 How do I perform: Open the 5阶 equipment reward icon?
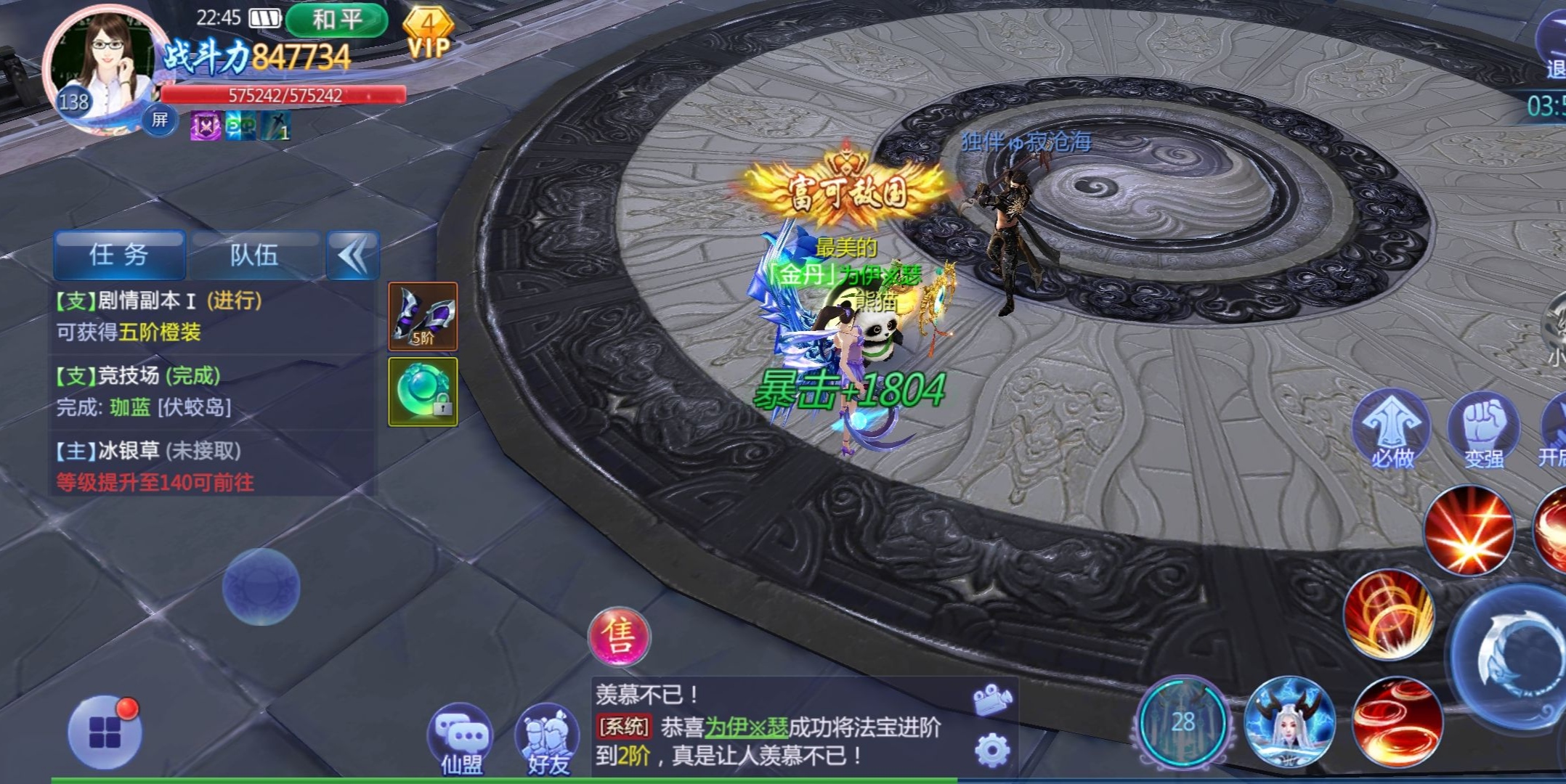(x=423, y=317)
